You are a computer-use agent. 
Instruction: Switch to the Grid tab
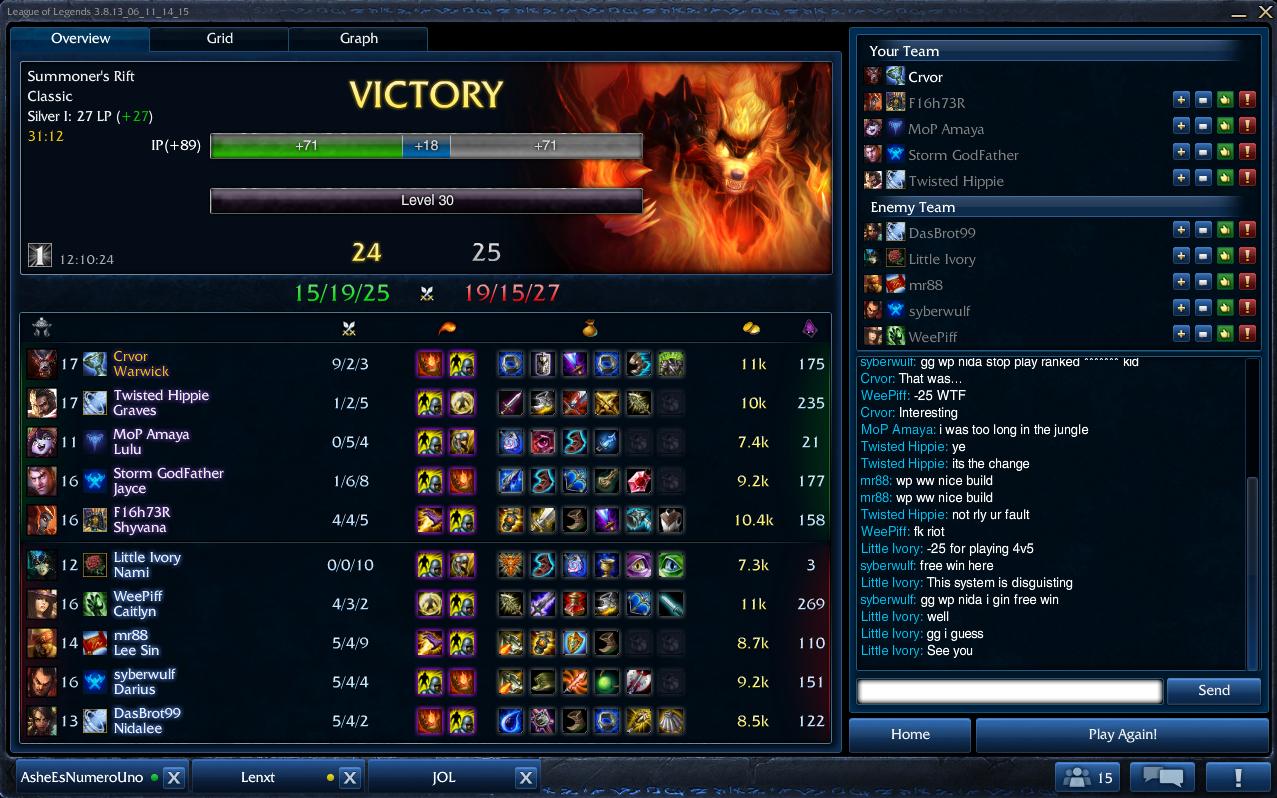[x=219, y=38]
